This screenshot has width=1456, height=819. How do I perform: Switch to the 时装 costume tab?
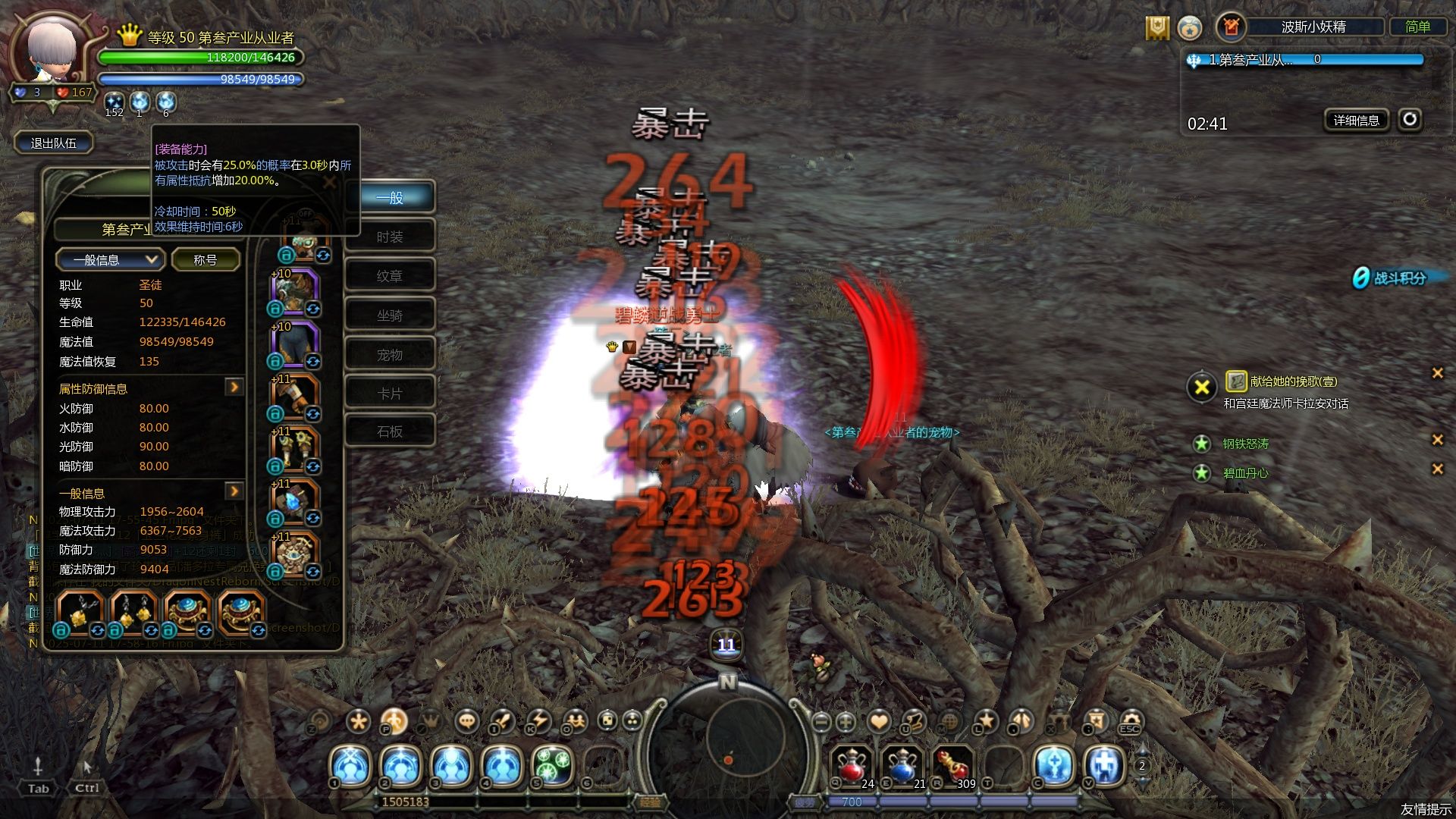(390, 237)
